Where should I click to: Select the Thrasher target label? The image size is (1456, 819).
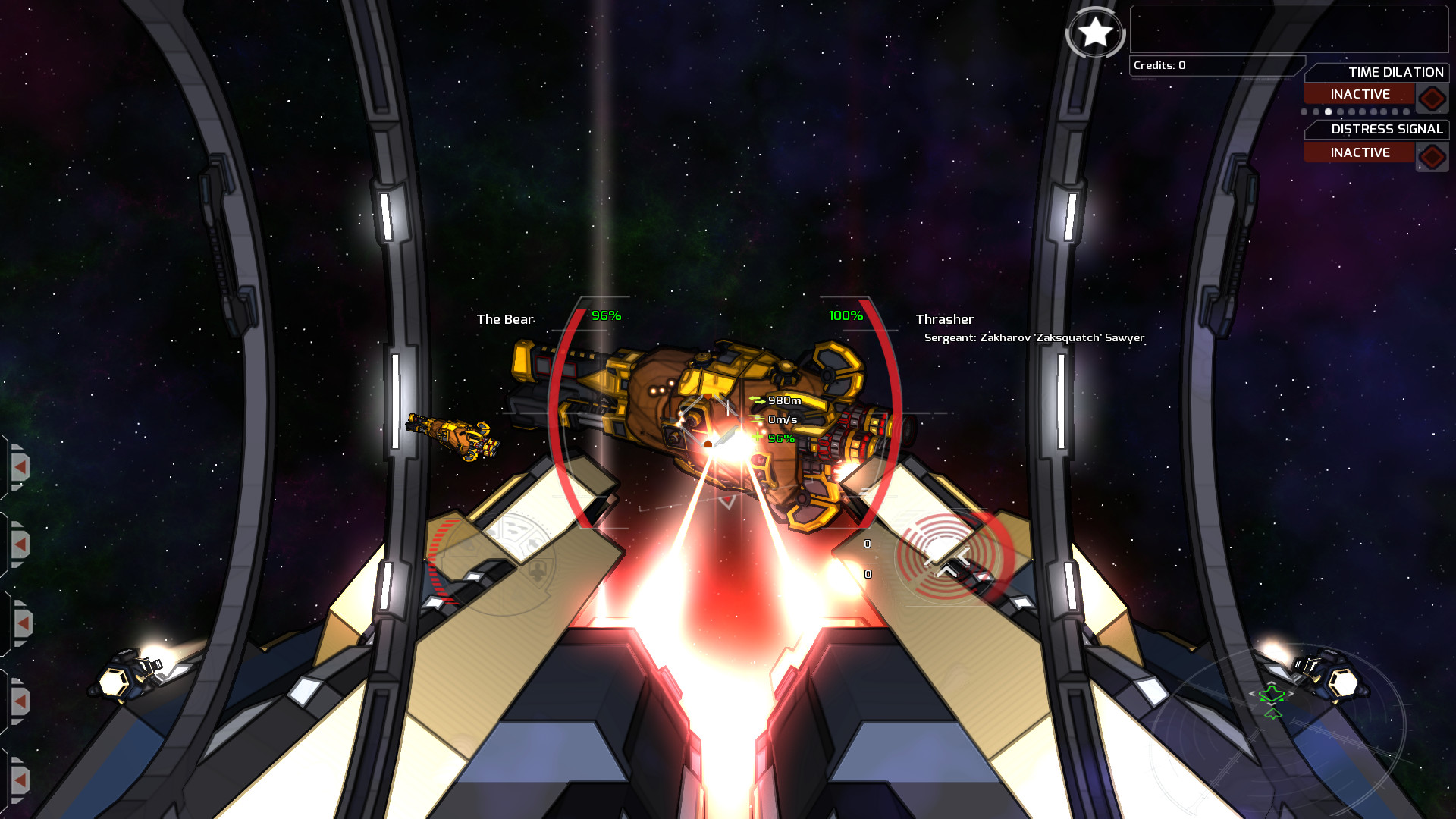click(x=944, y=319)
